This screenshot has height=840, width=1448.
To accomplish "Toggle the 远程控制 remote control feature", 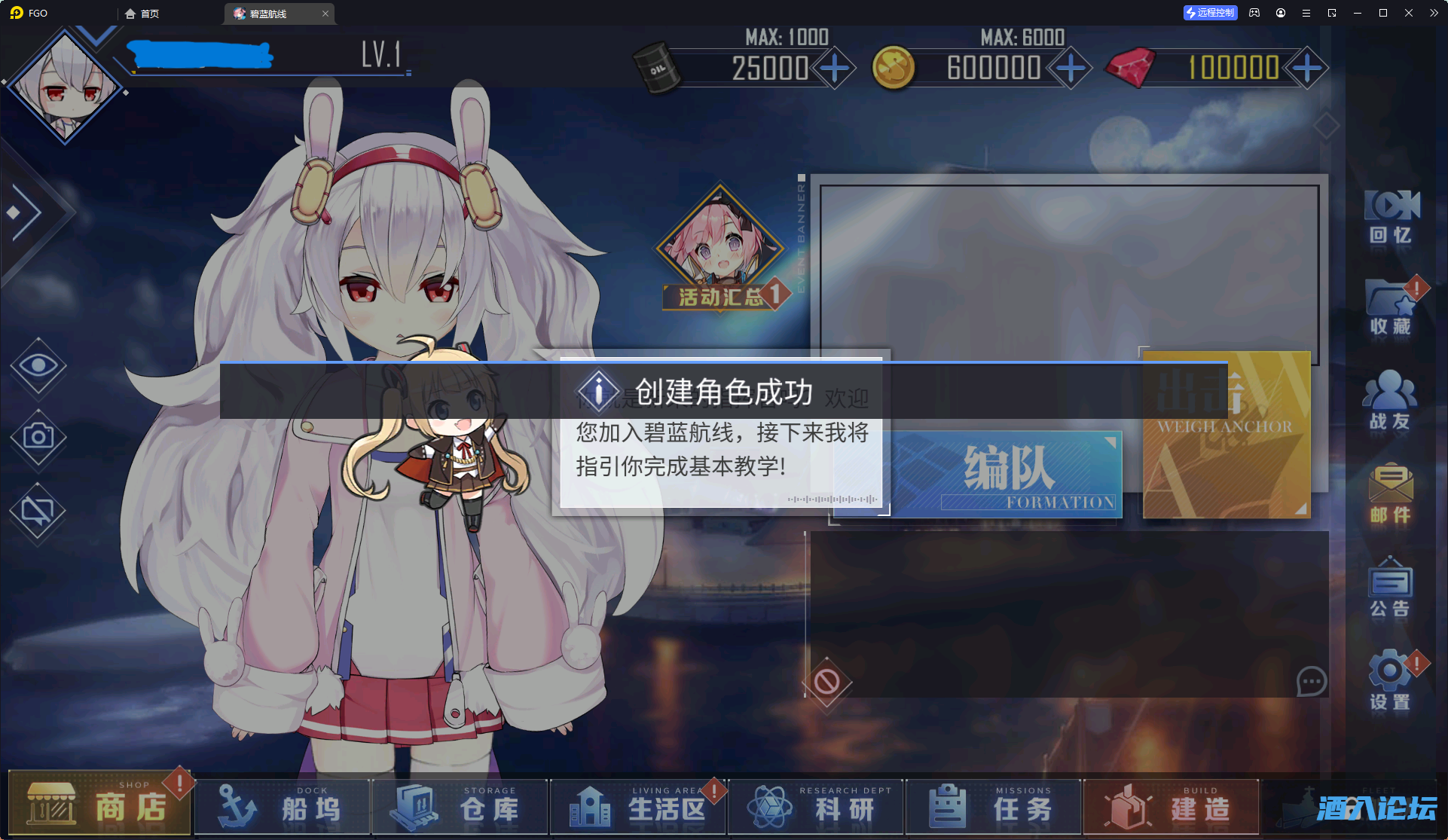I will tap(1210, 13).
